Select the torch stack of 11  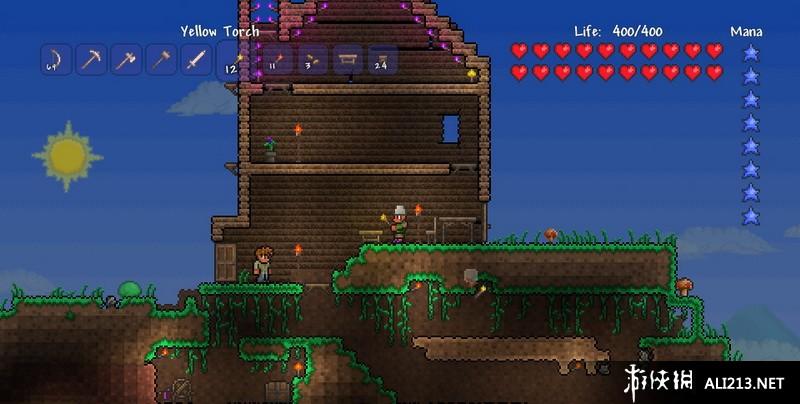pos(277,60)
